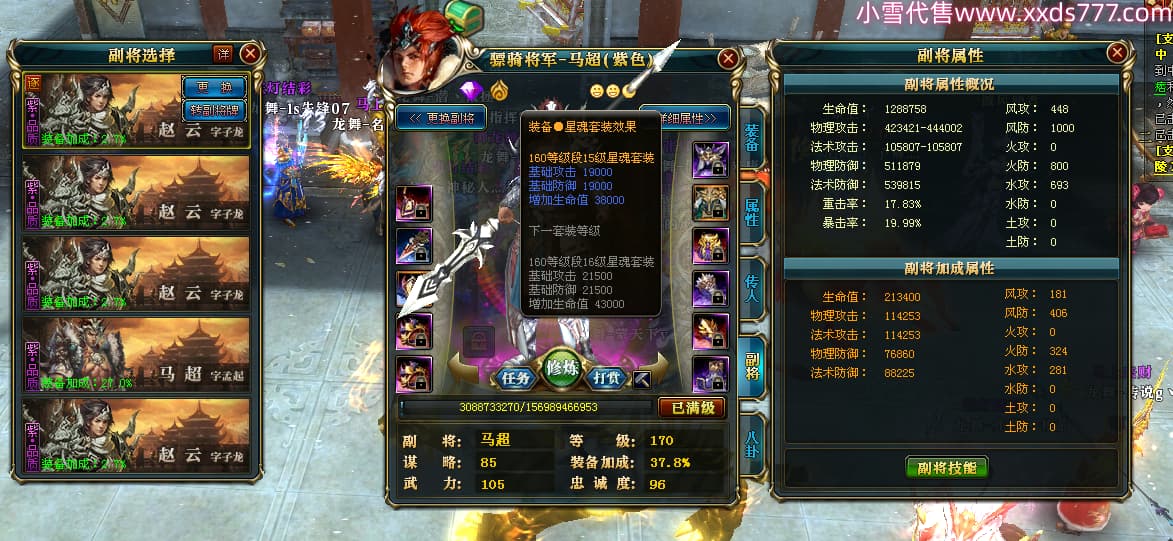Select the 马超 general card
This screenshot has height=541, width=1173.
coord(136,352)
